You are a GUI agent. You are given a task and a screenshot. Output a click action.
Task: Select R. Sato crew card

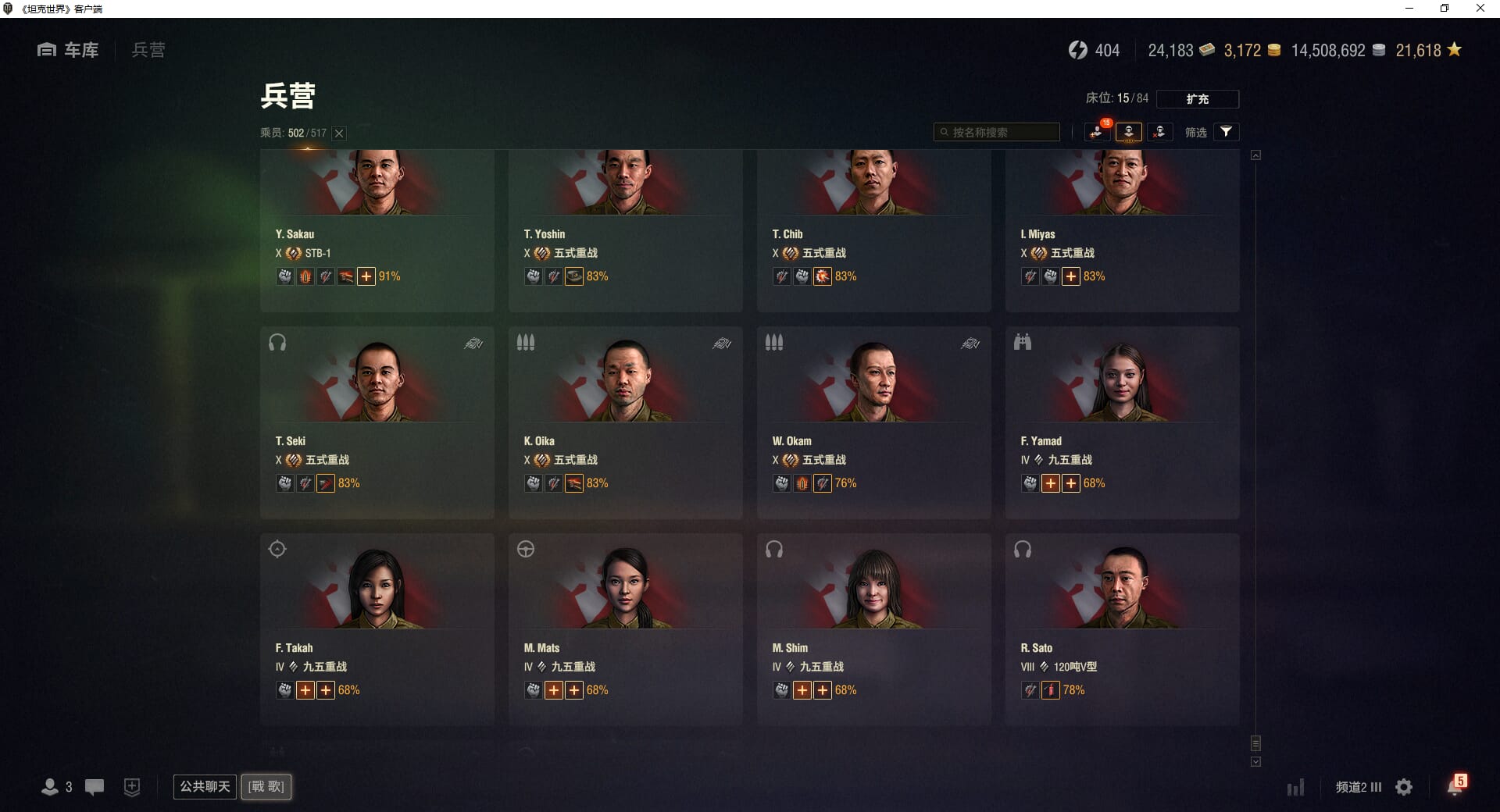[x=1122, y=629]
